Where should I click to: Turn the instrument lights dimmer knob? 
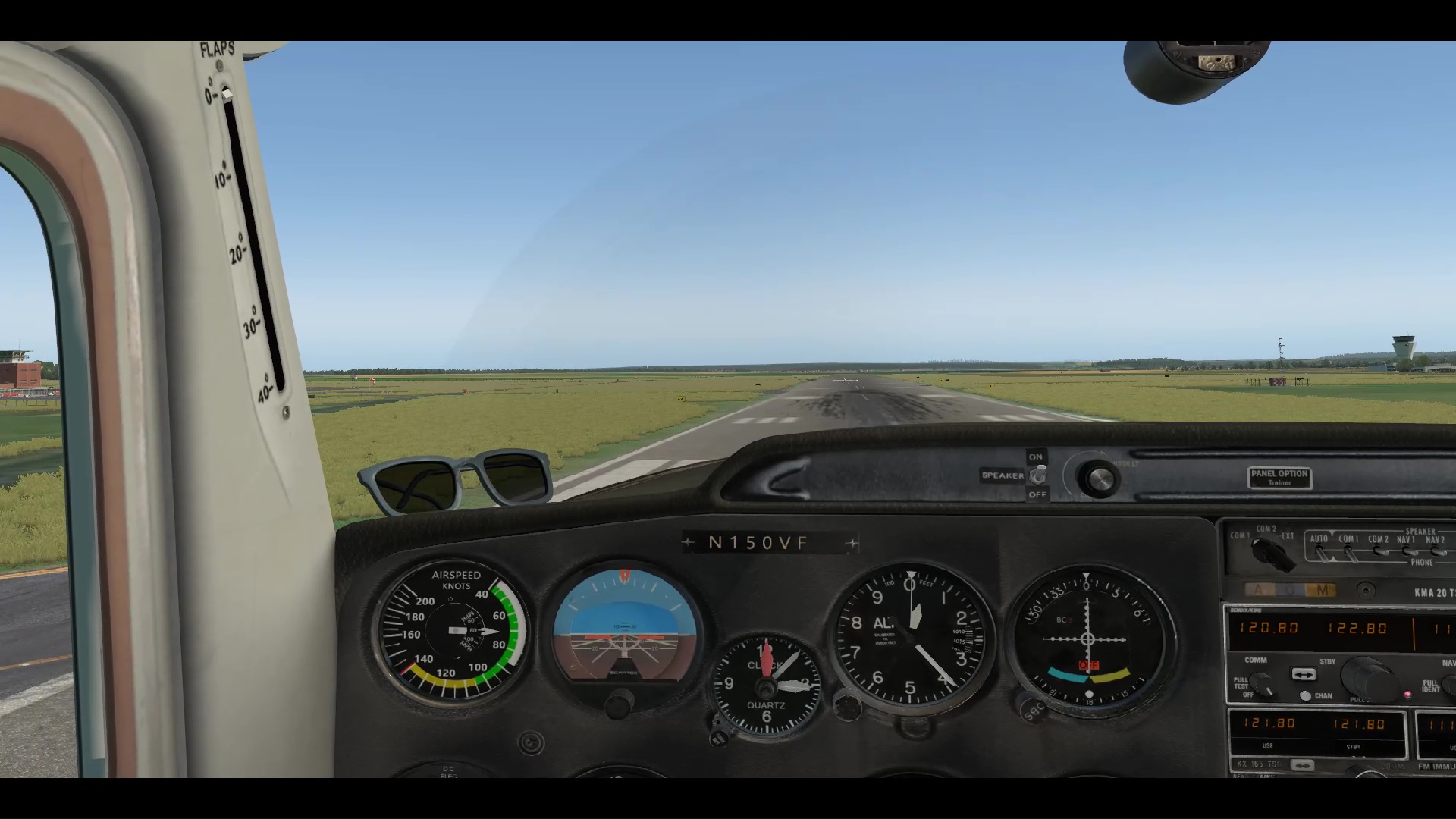pyautogui.click(x=1098, y=479)
